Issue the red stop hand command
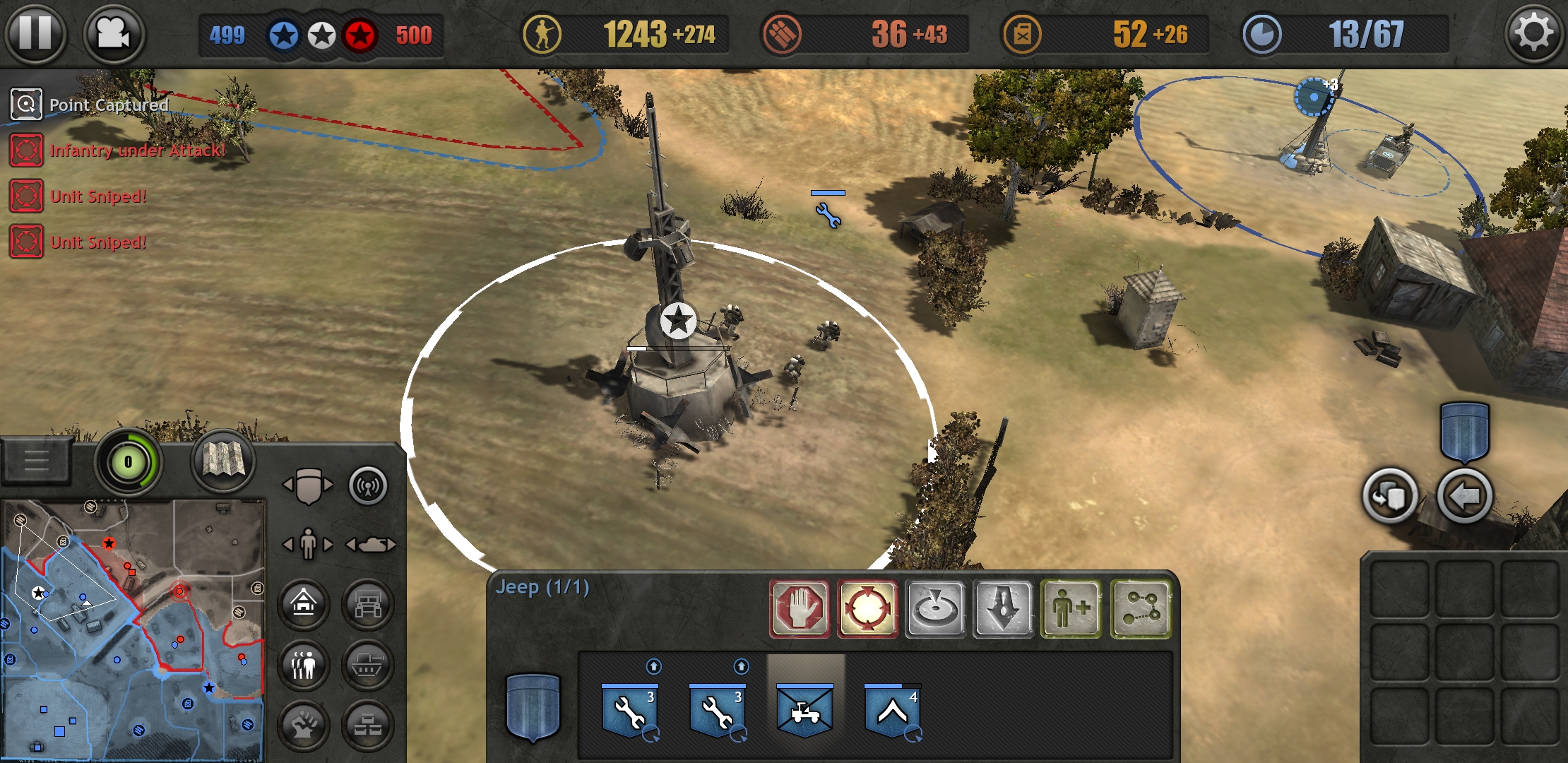Image resolution: width=1568 pixels, height=763 pixels. pos(800,608)
